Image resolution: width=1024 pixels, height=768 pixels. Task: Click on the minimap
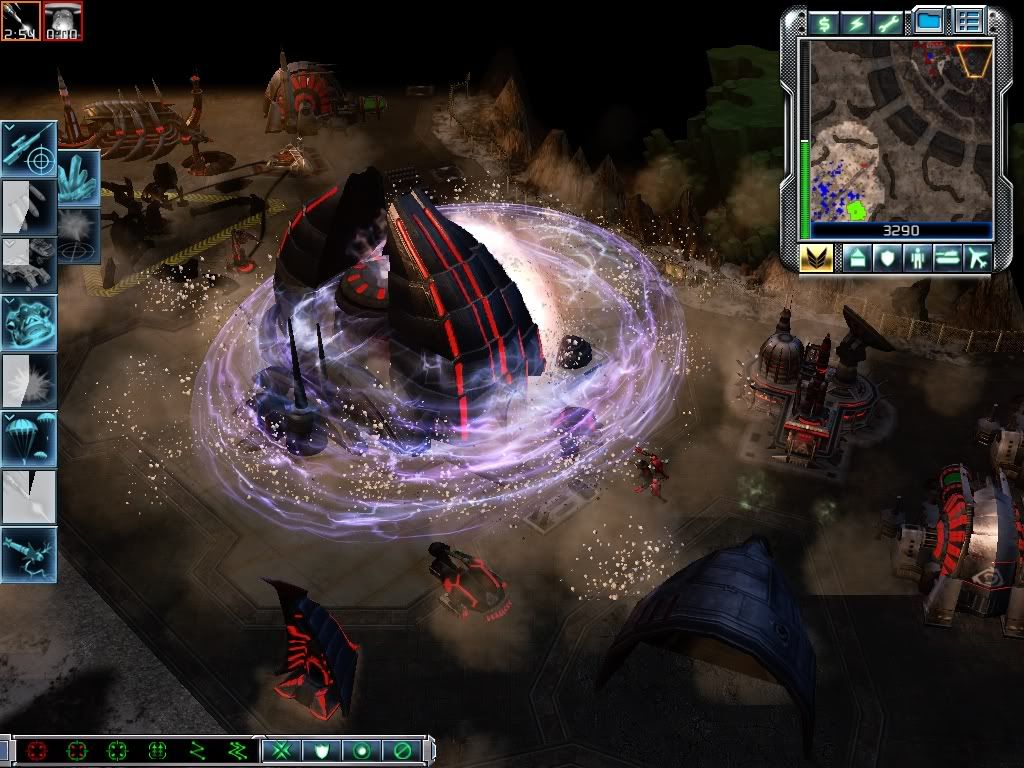point(900,130)
